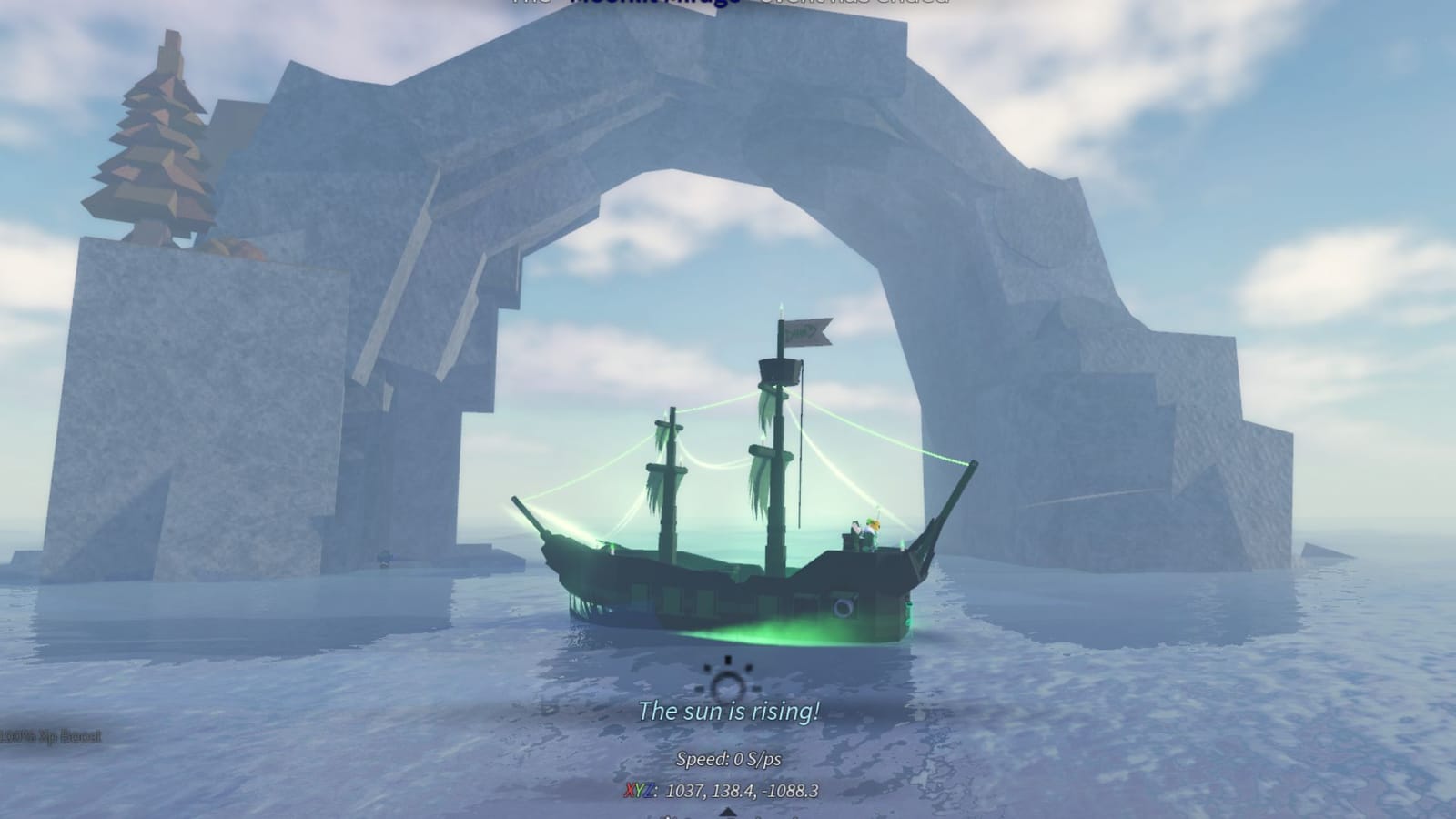
Task: Select the event-ended banner at the top
Action: point(728,5)
